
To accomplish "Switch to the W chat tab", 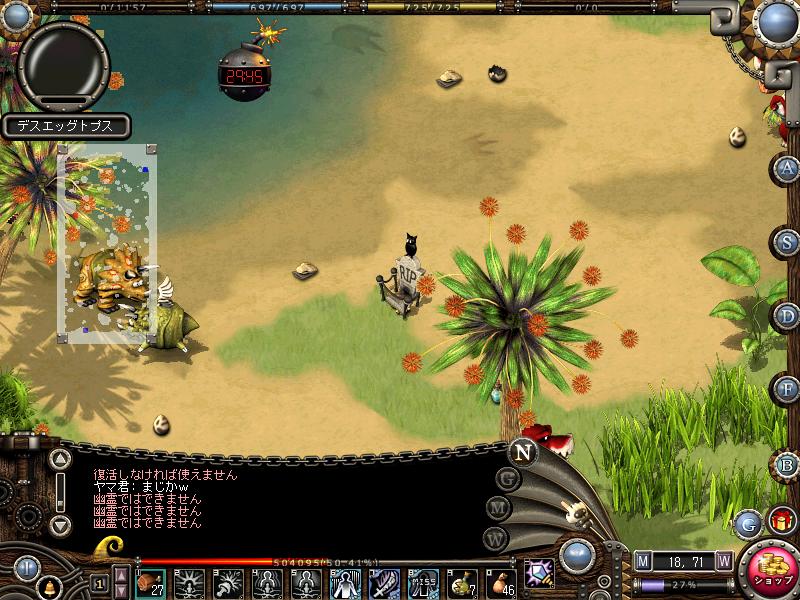I will pyautogui.click(x=495, y=537).
